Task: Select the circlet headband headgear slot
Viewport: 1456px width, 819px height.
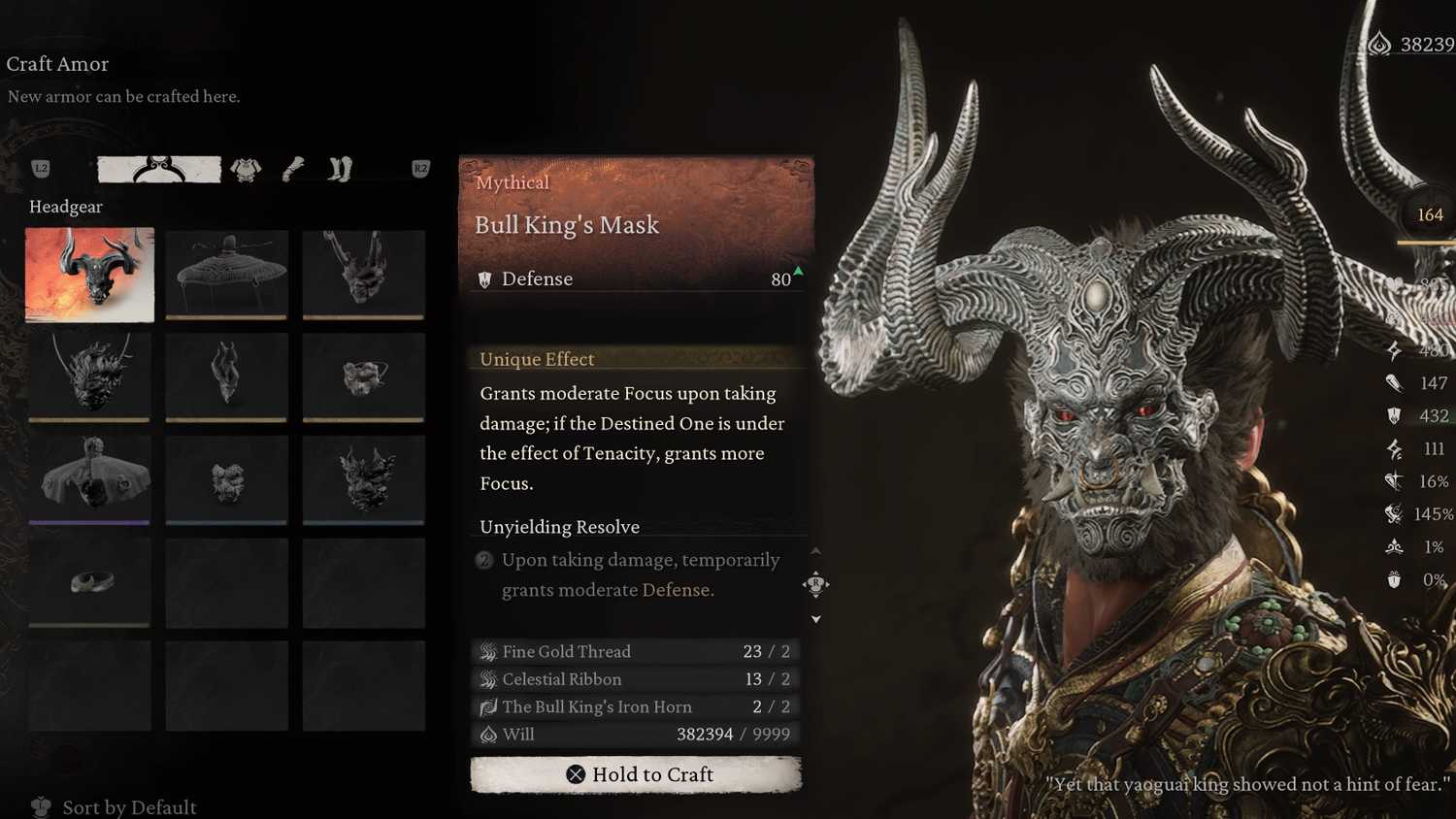Action: [x=89, y=582]
